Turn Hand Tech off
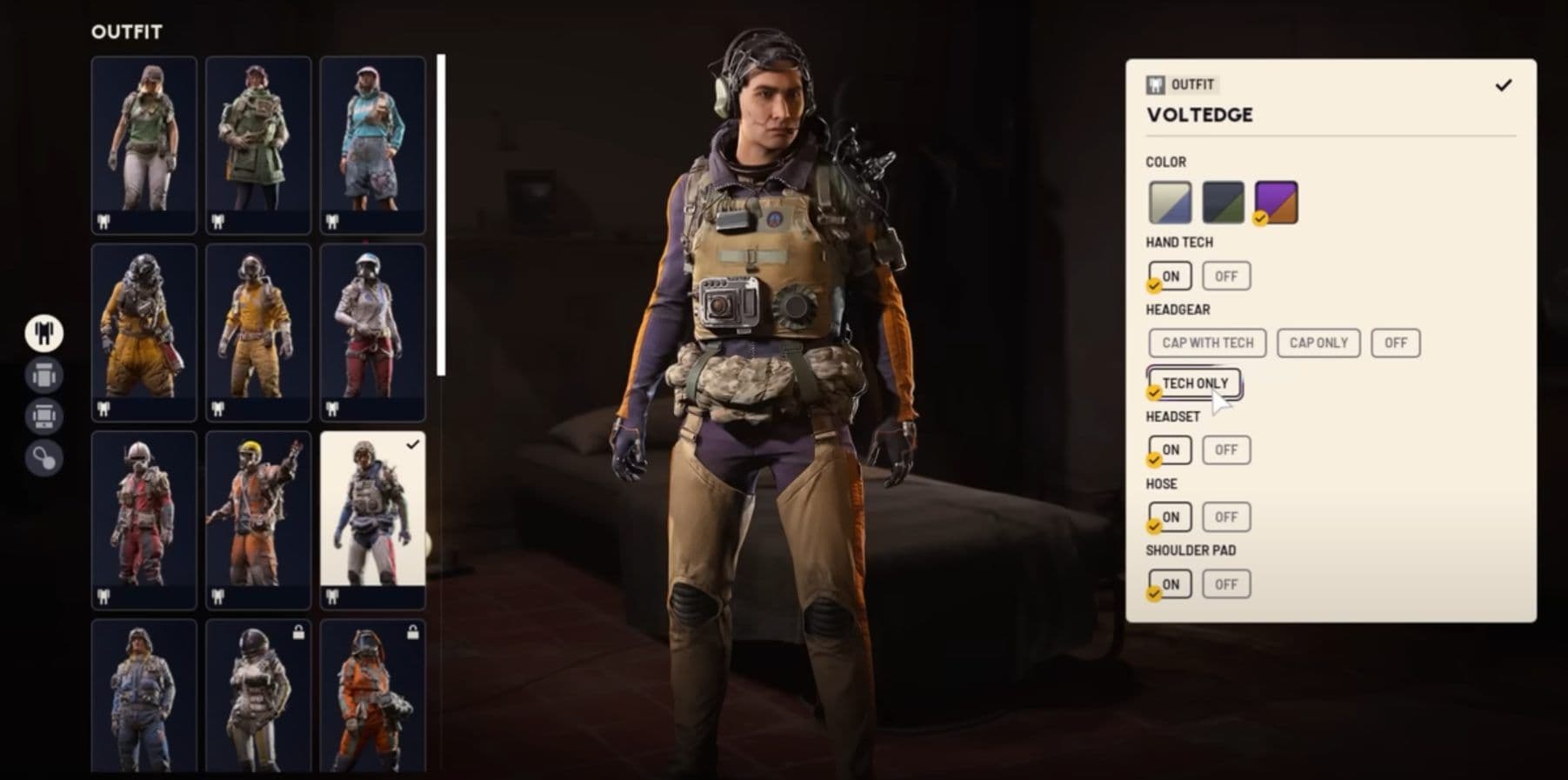The height and width of the screenshot is (780, 1568). tap(1225, 276)
